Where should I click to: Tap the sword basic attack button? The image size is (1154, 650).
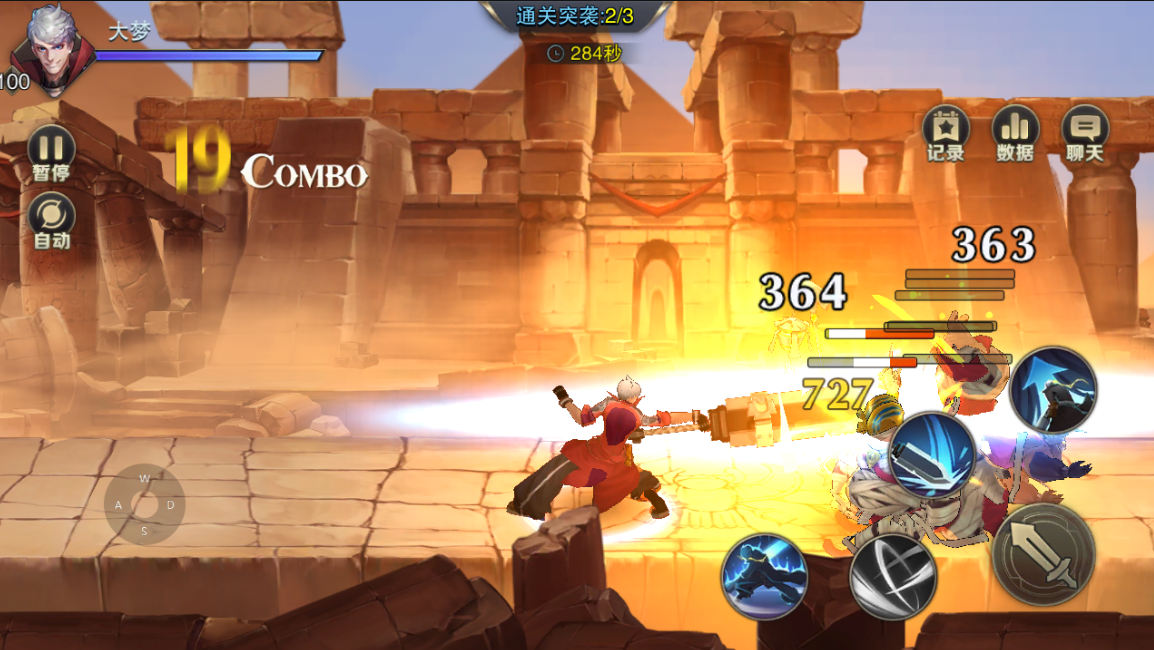pos(1044,553)
